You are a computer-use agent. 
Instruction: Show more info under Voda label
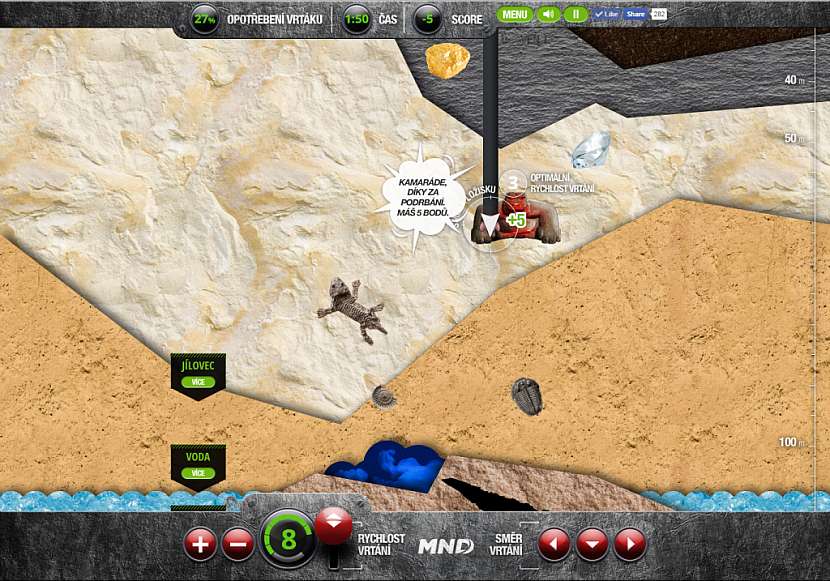(198, 473)
